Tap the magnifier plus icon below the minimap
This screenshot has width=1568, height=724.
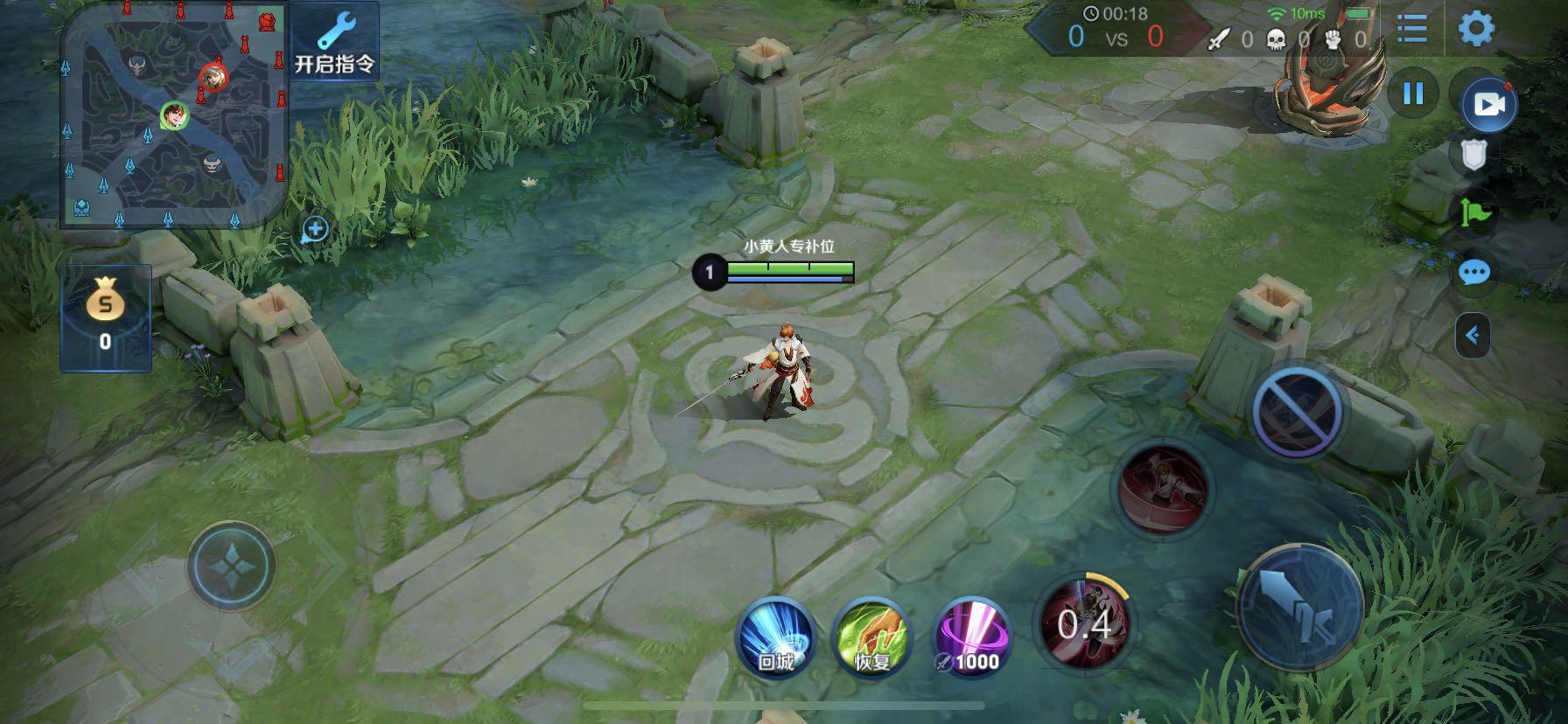[x=314, y=230]
